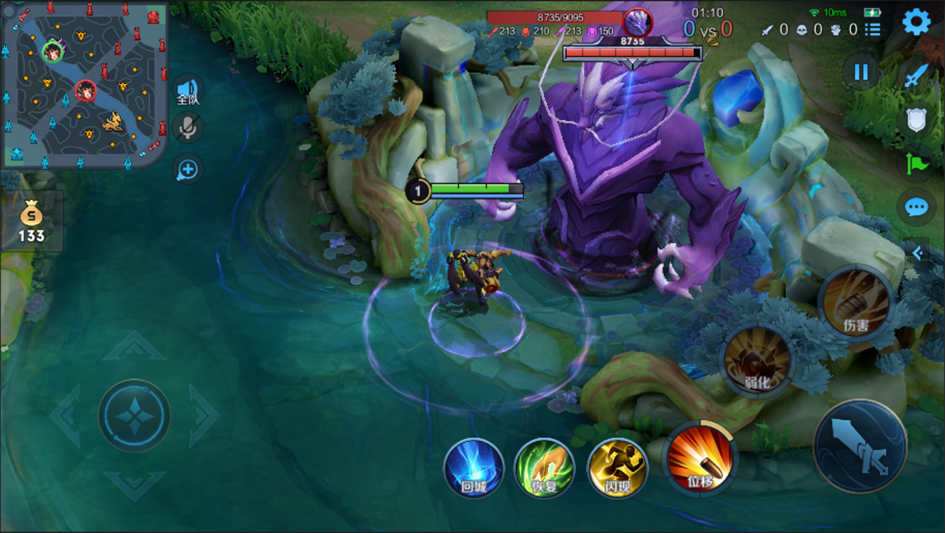Tap the round speaker-plus icon under the microphone

pyautogui.click(x=187, y=169)
